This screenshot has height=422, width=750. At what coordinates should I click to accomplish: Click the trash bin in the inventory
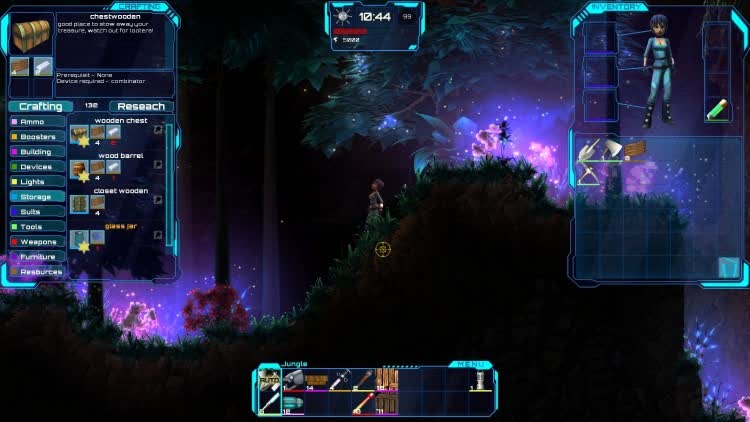[x=728, y=267]
